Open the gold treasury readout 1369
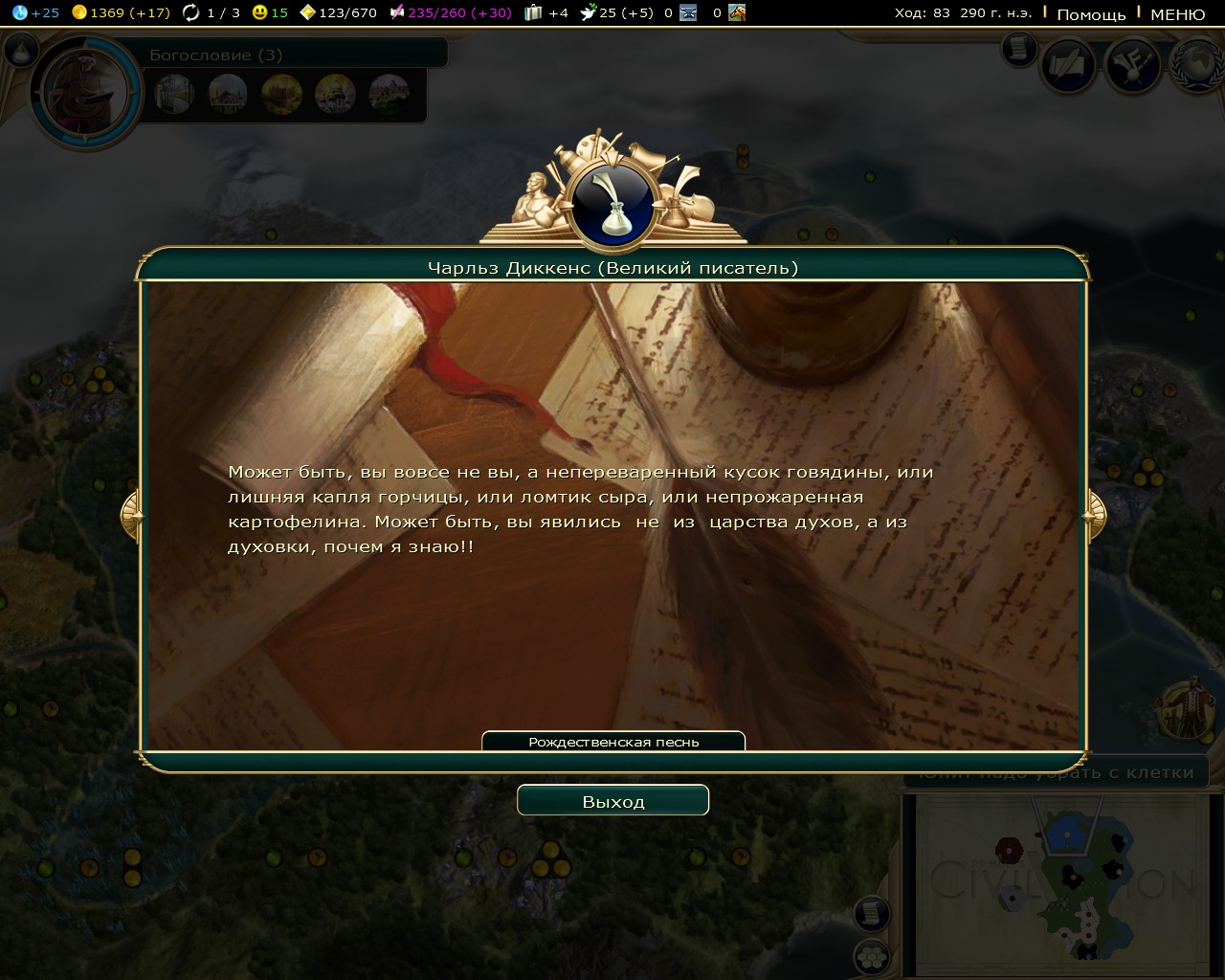 pyautogui.click(x=121, y=12)
